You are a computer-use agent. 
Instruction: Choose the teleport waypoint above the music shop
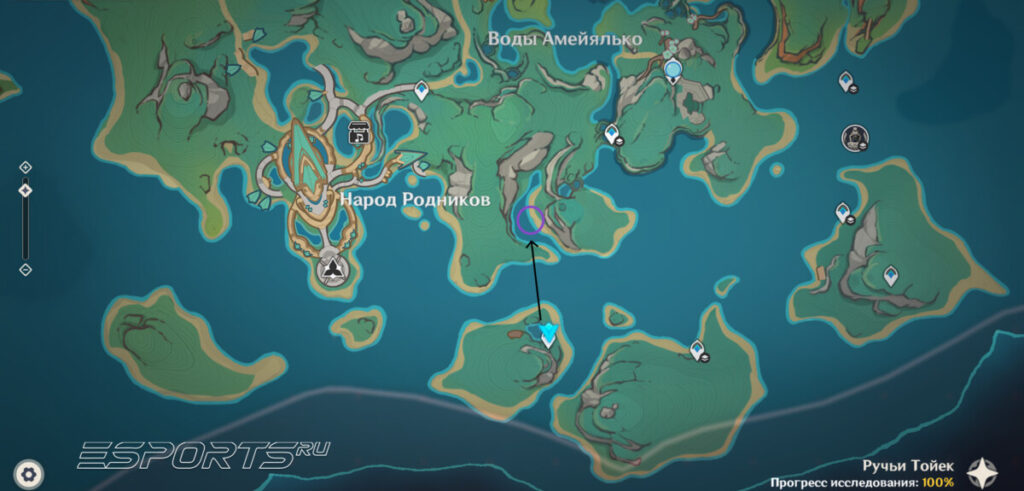[422, 92]
